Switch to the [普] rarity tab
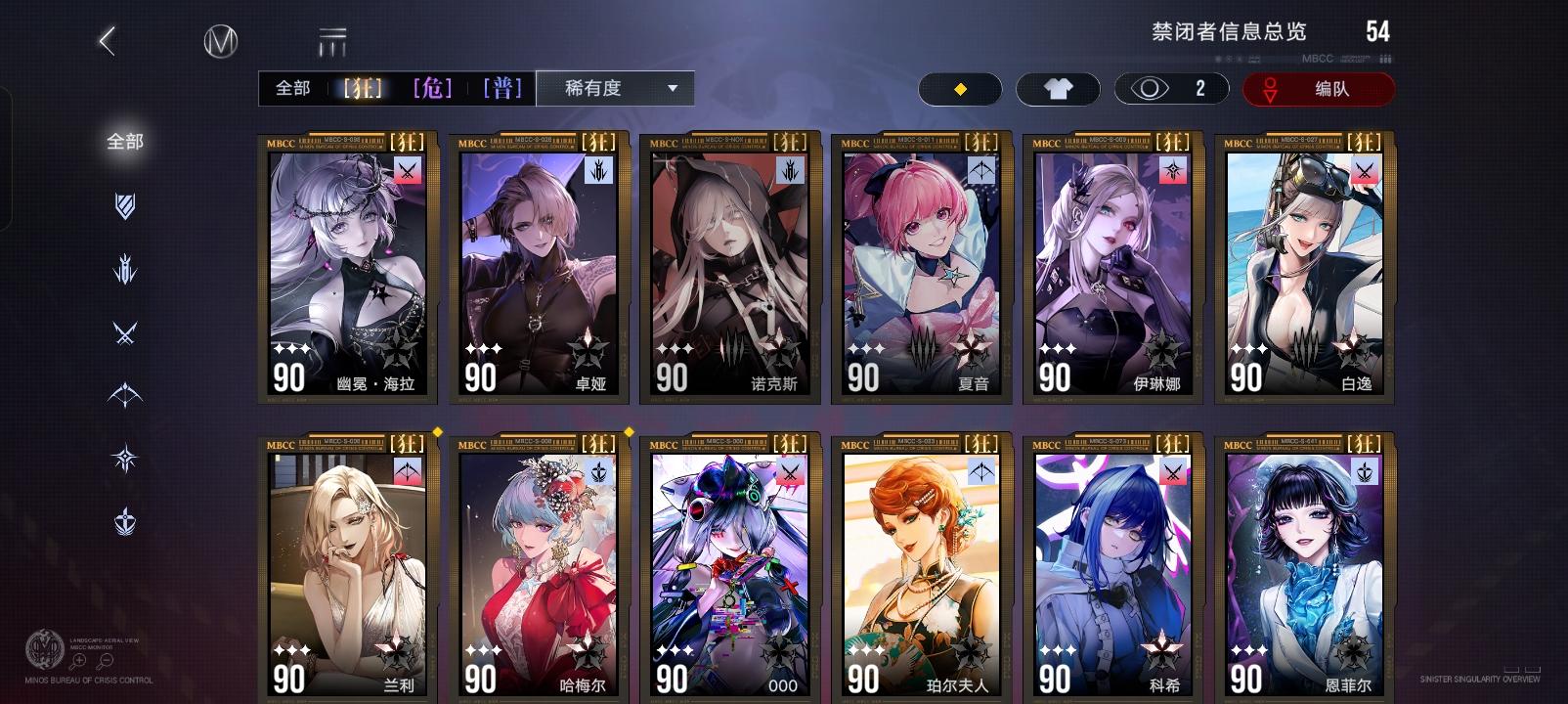 501,88
